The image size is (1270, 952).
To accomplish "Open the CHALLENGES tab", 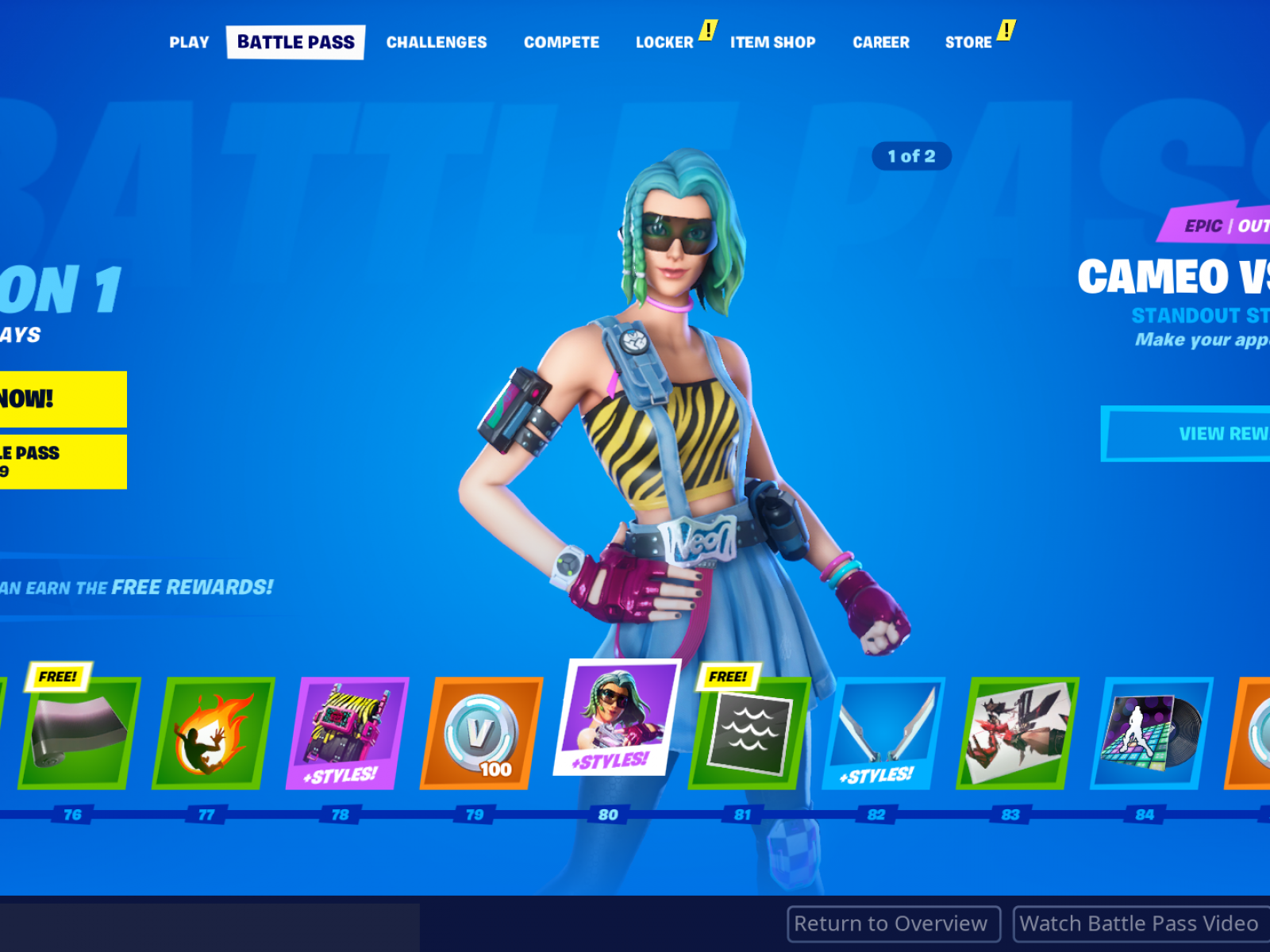I will coord(436,42).
